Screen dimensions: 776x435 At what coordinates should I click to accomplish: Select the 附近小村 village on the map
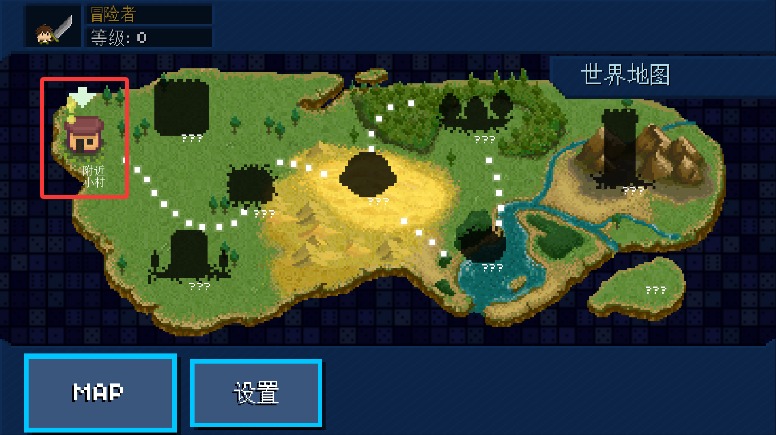coord(85,139)
